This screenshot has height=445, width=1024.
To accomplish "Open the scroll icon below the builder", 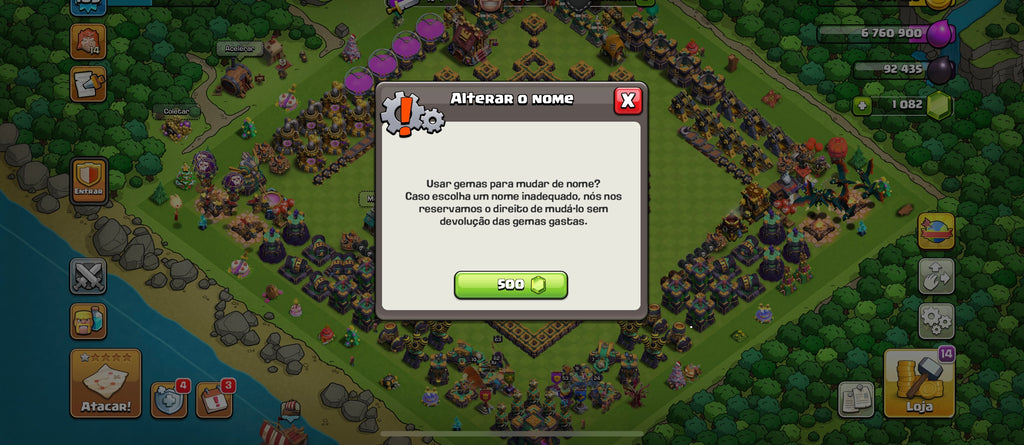I will coord(88,84).
